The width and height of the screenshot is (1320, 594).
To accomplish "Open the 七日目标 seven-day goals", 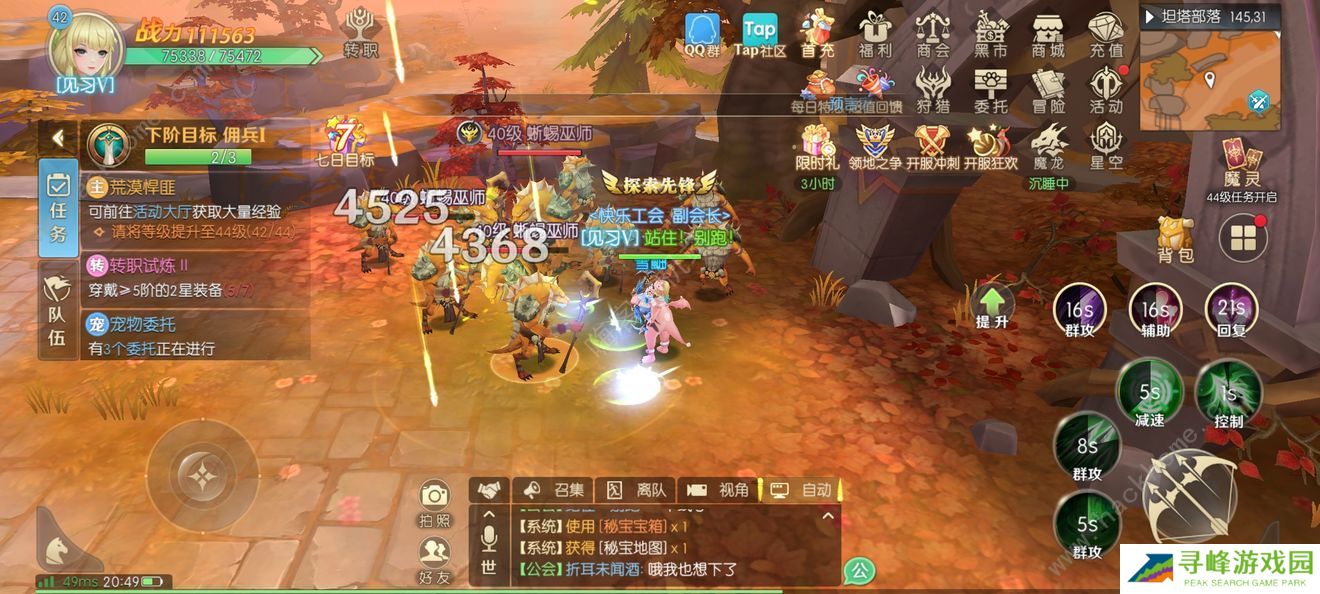I will click(345, 142).
